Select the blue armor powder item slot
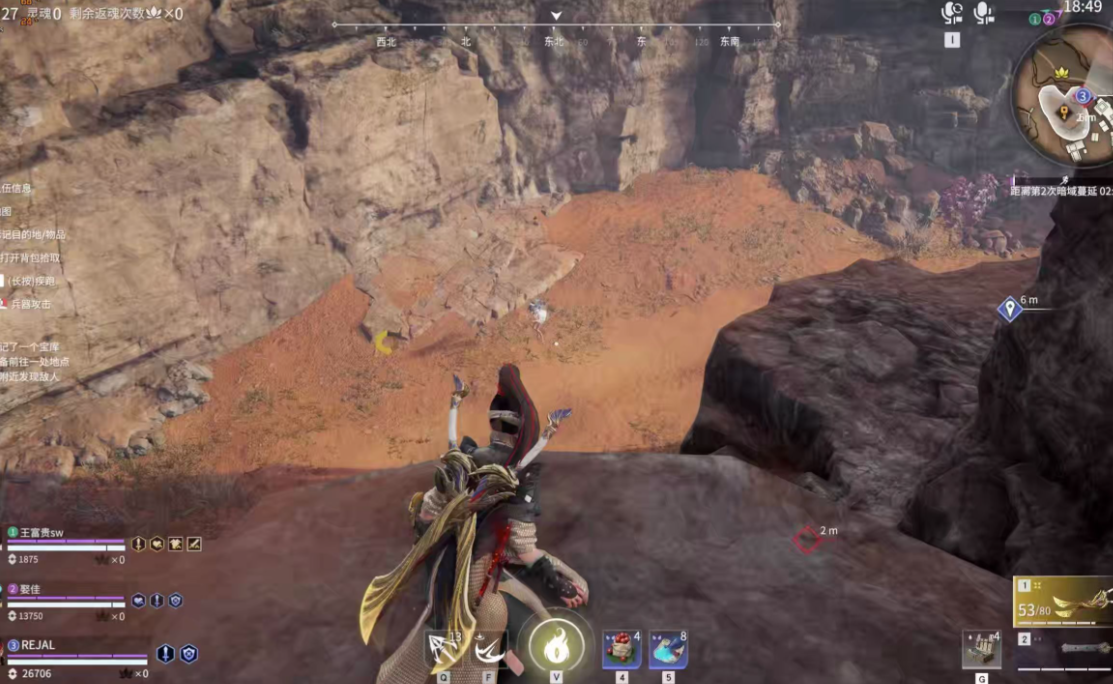 coord(667,649)
